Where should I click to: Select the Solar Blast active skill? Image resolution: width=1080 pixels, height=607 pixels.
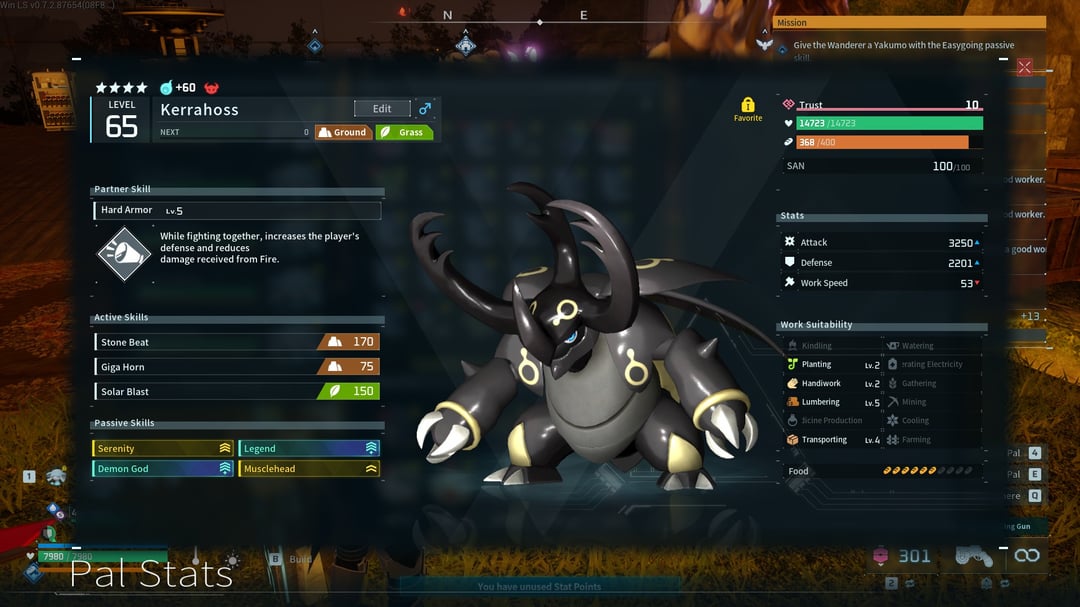(237, 391)
